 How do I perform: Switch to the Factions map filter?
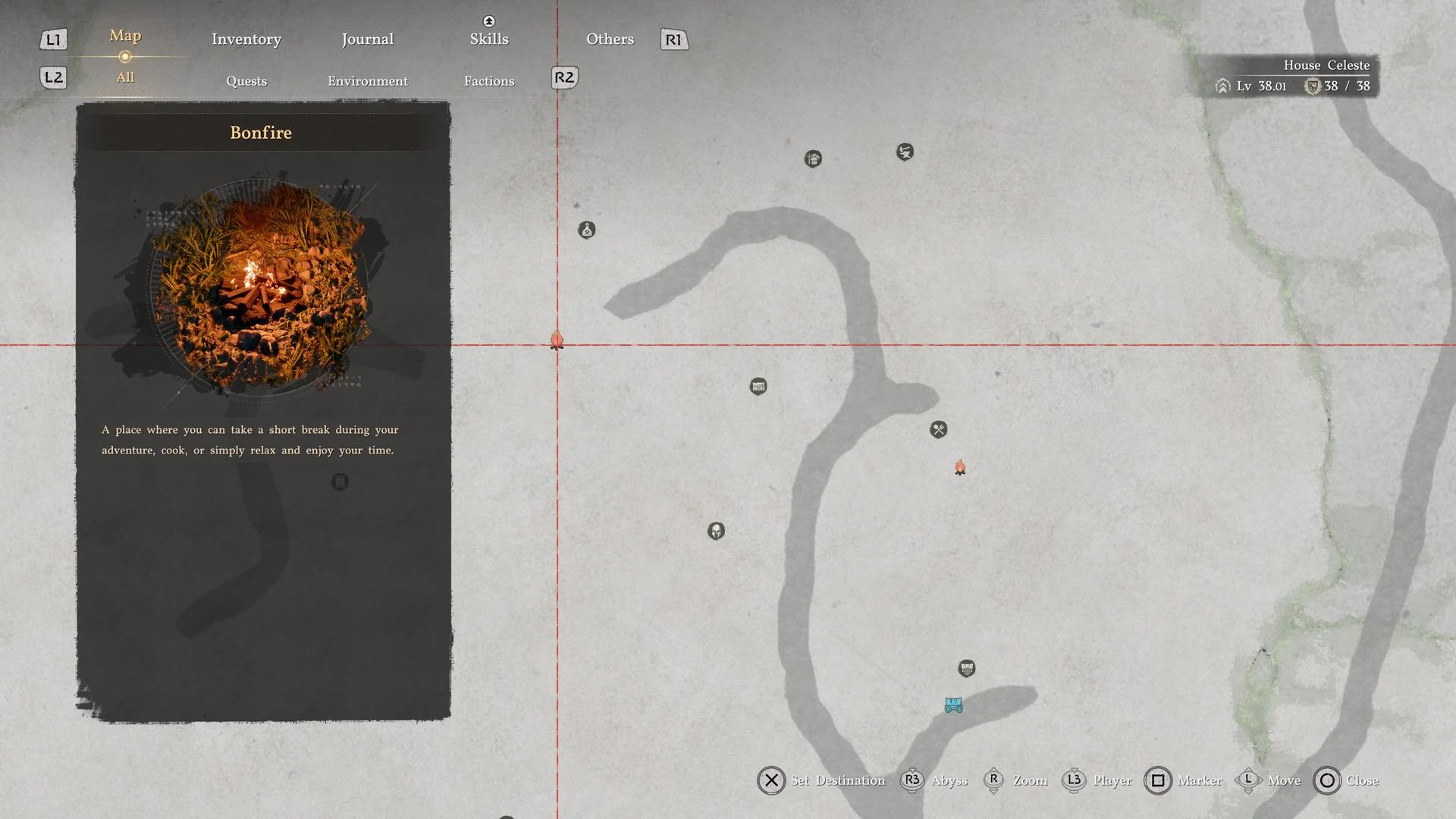tap(489, 81)
